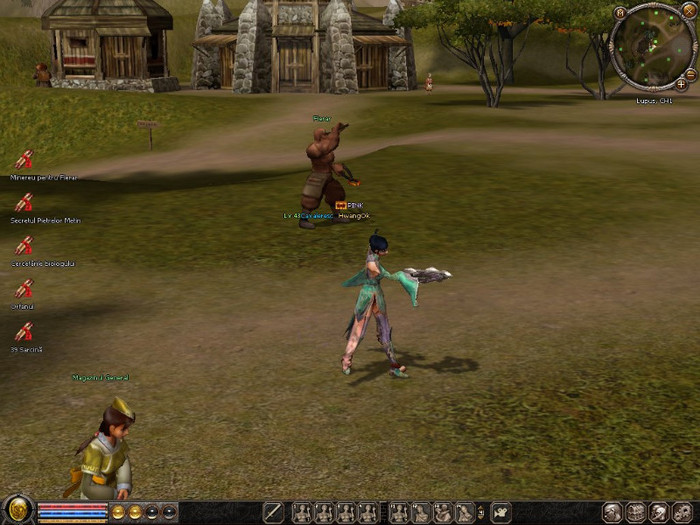Open the Secretul Pietrelor Metin quest scroll

[x=23, y=203]
